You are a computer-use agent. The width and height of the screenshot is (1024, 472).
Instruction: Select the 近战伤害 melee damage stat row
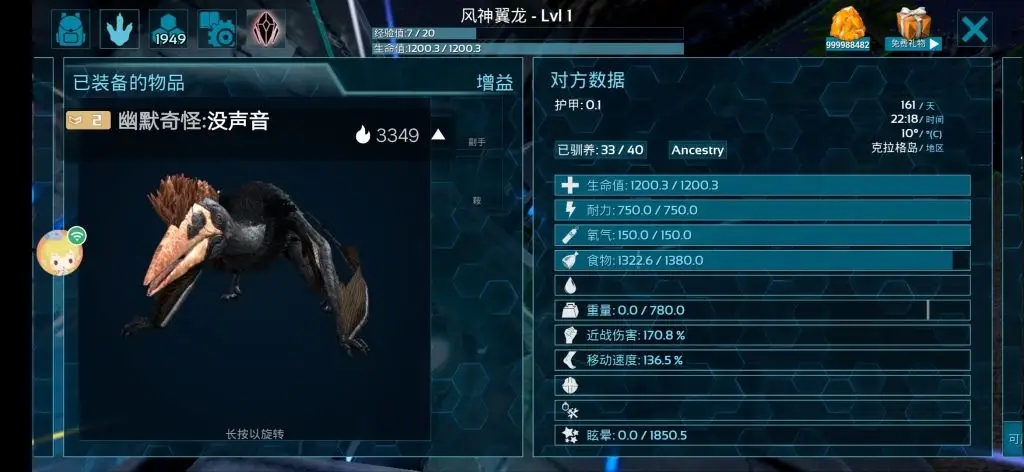click(x=762, y=335)
